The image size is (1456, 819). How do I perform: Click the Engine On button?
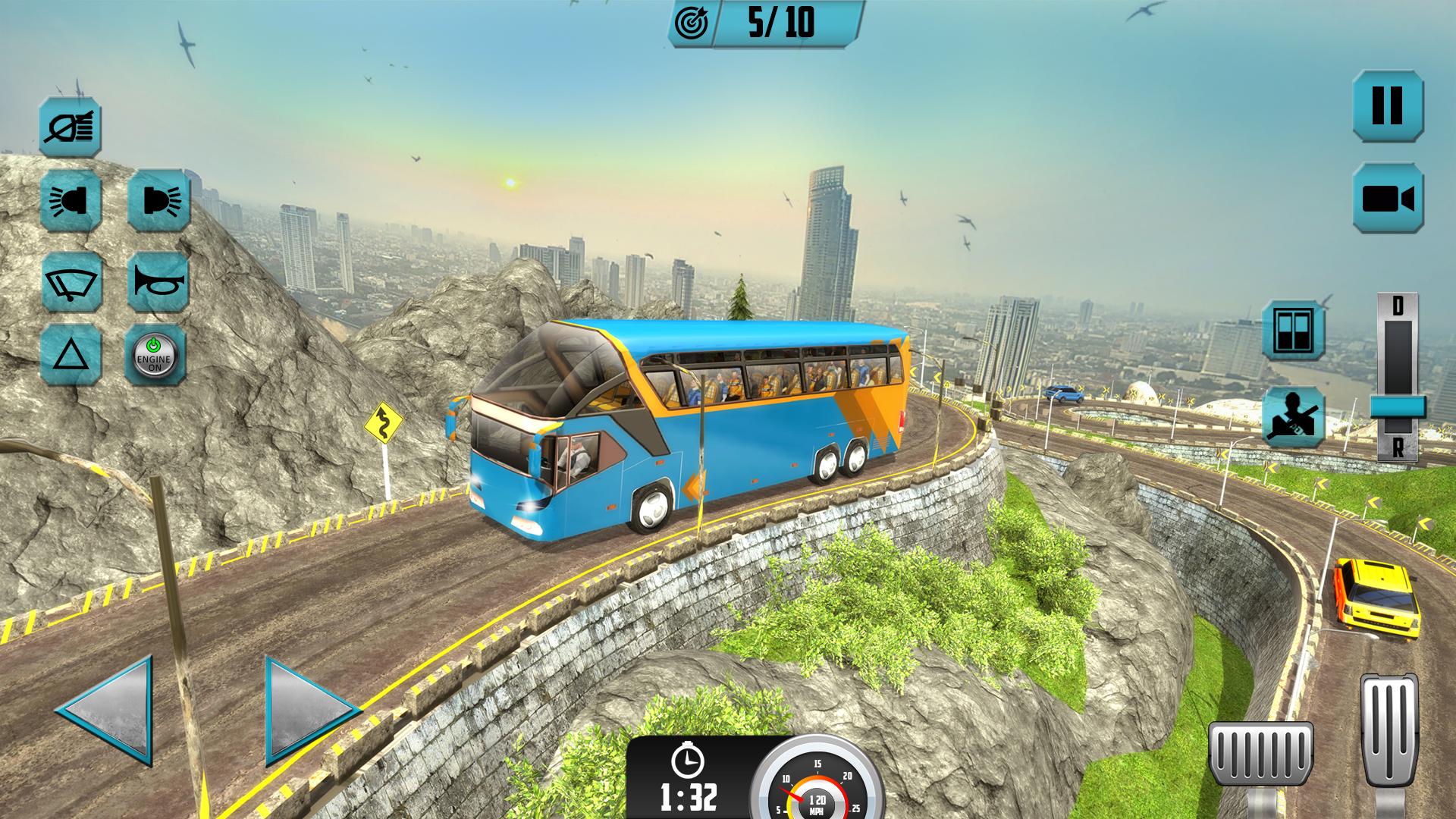(x=155, y=355)
